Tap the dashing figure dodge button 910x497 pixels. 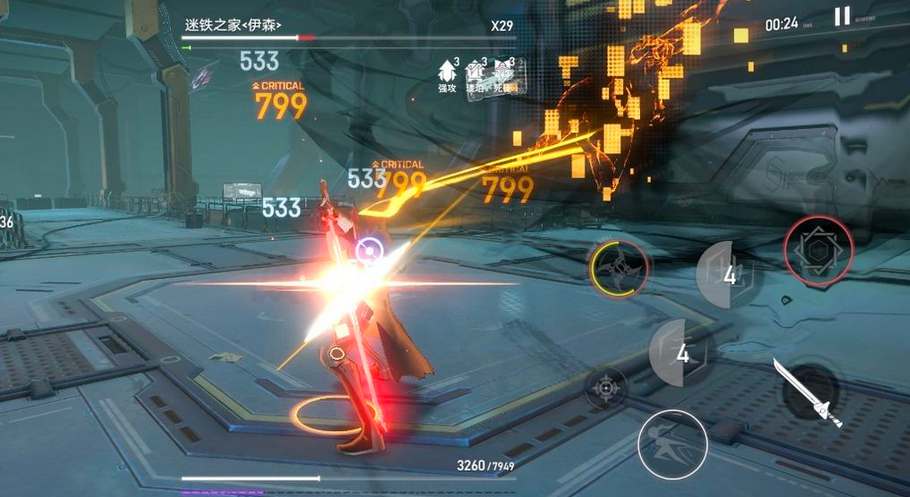[x=672, y=443]
